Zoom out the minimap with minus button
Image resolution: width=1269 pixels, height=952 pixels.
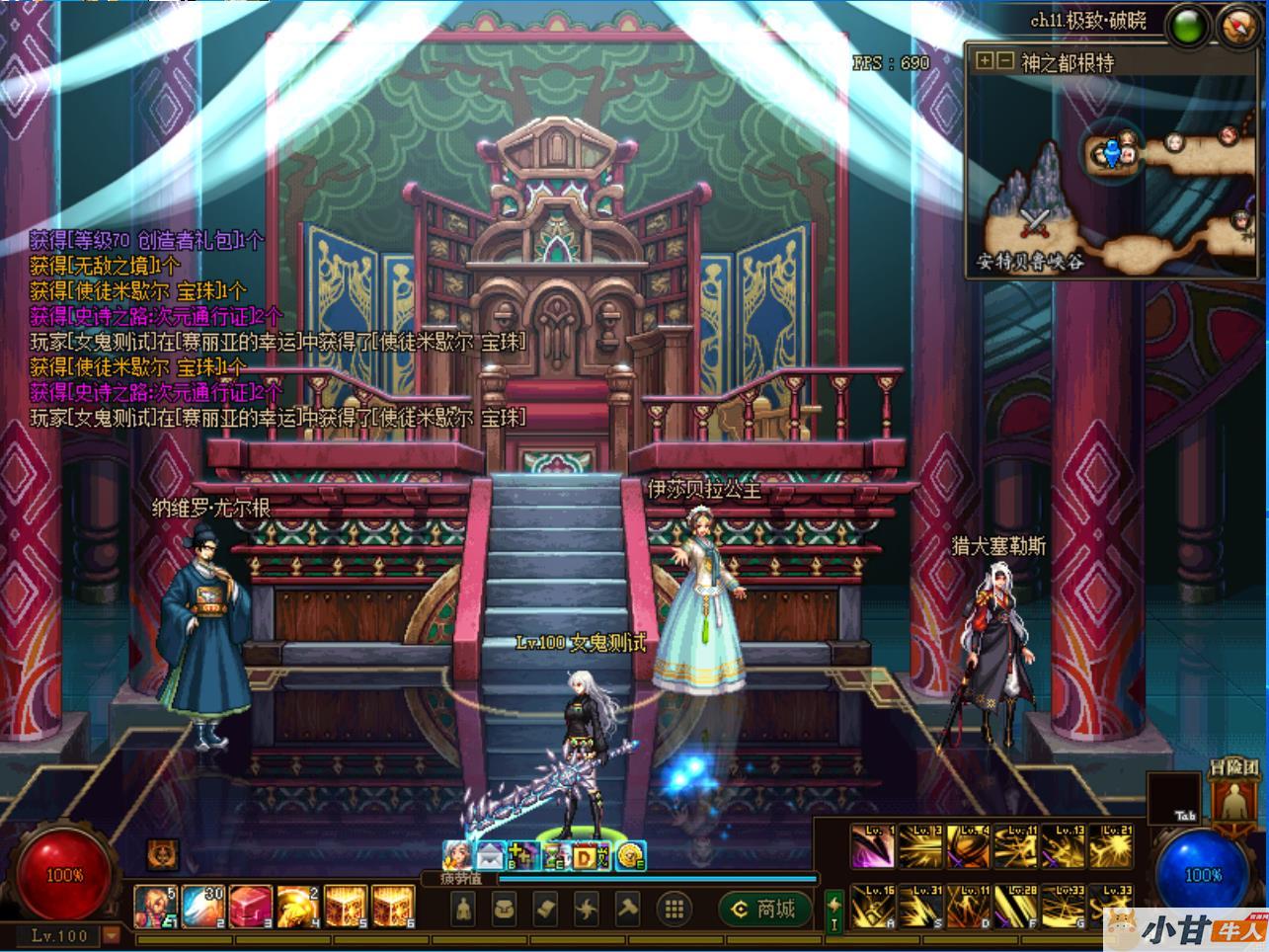pyautogui.click(x=1004, y=61)
